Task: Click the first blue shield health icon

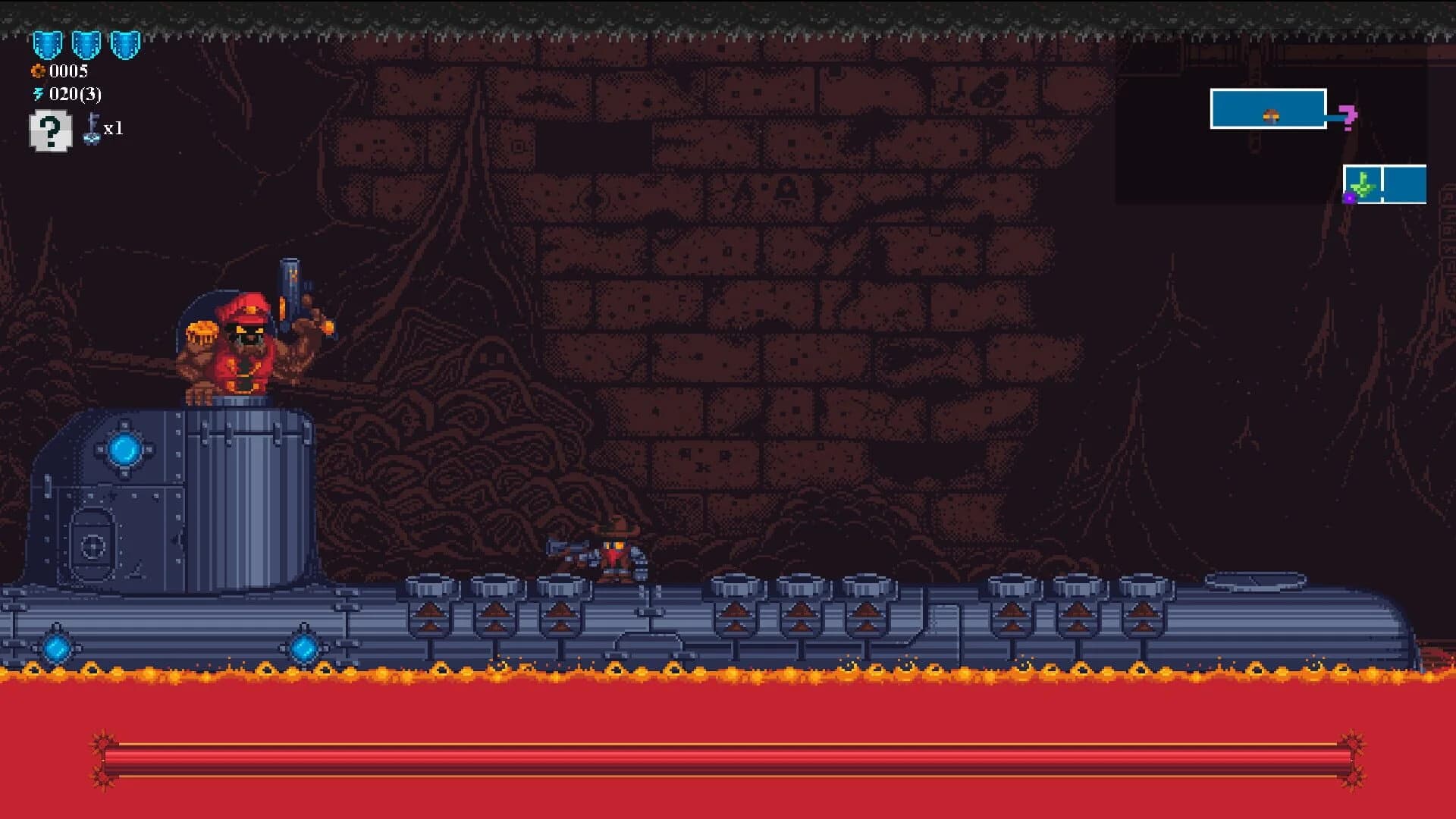Action: tap(47, 45)
